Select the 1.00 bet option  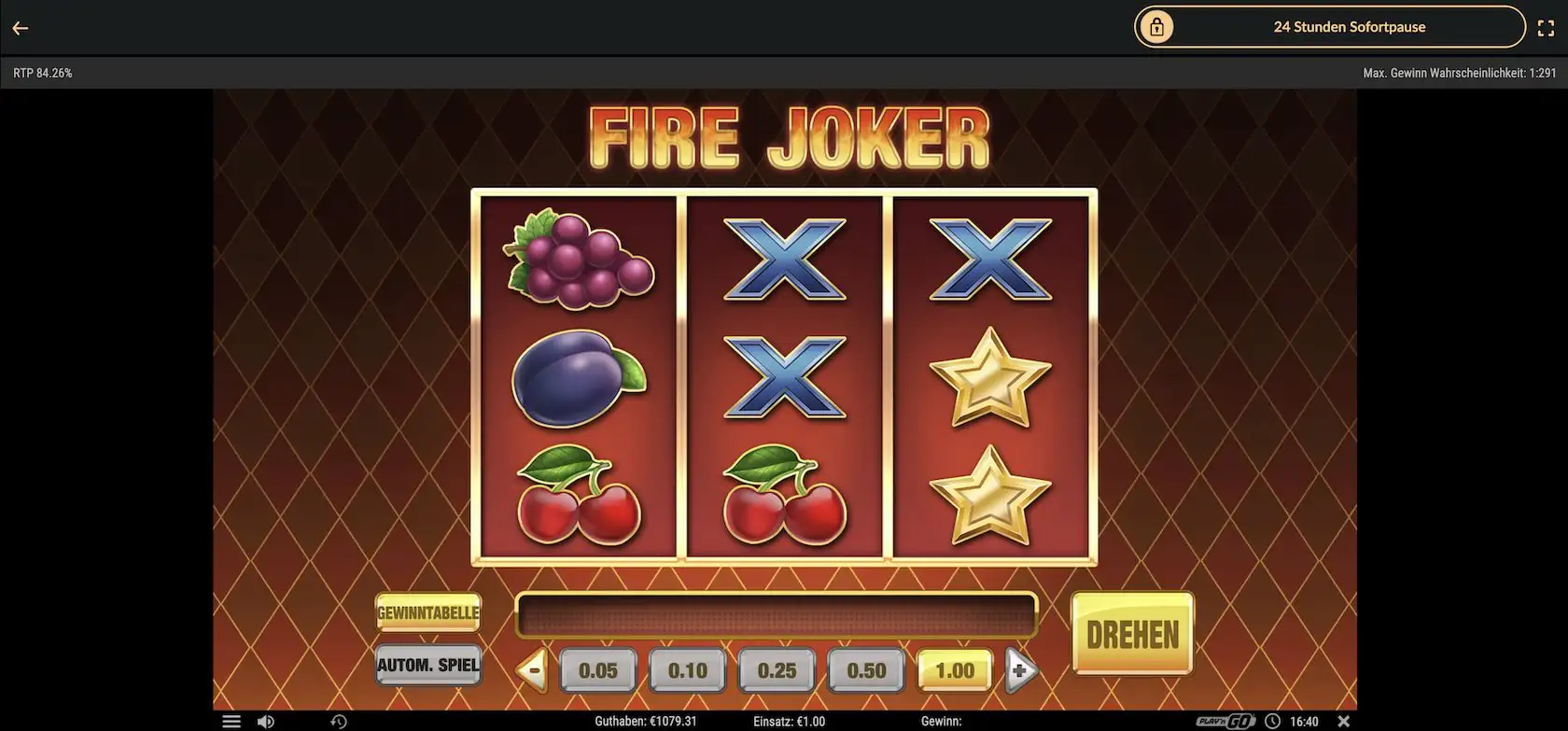(x=954, y=669)
